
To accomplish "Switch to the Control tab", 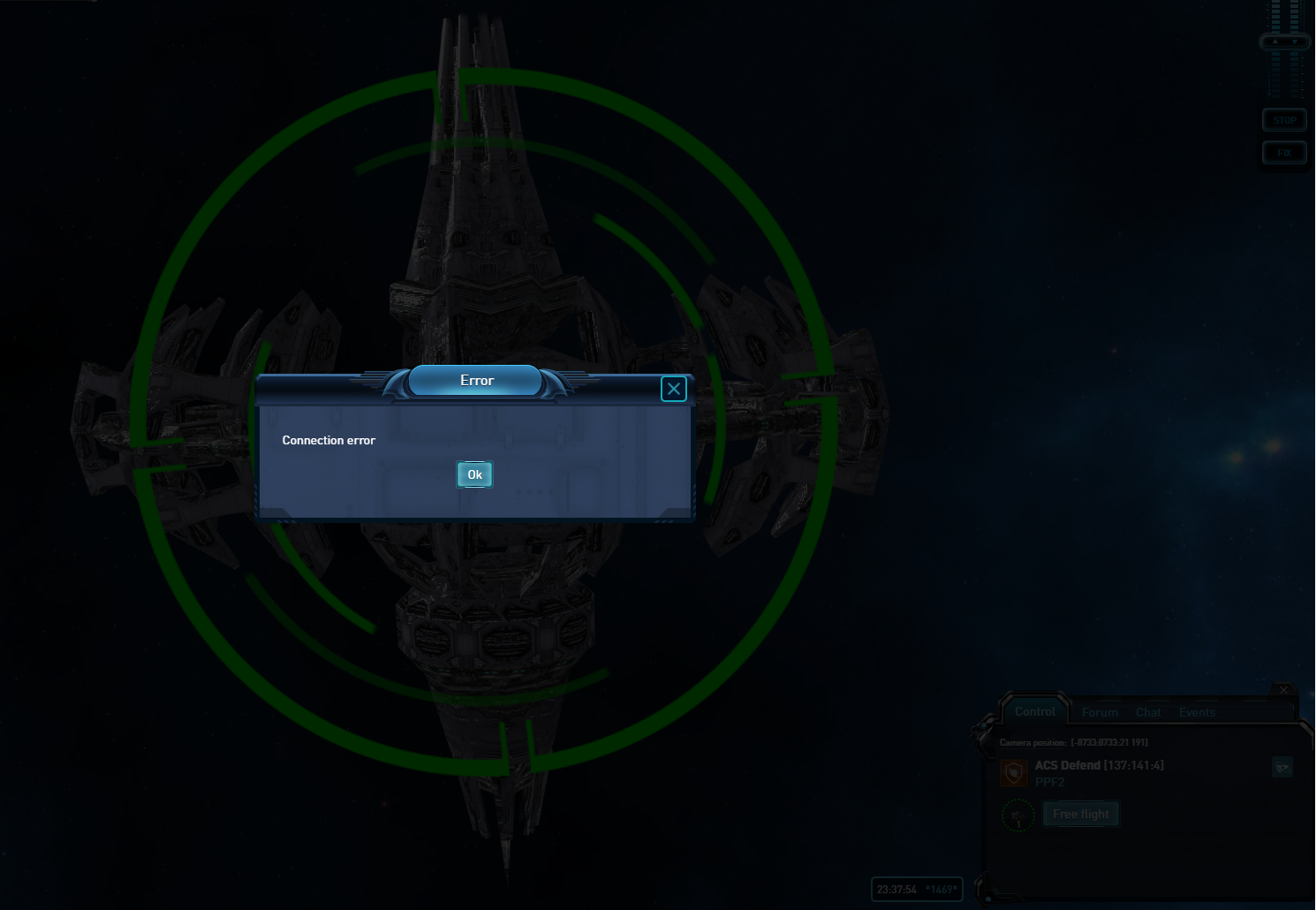I will click(x=1034, y=711).
